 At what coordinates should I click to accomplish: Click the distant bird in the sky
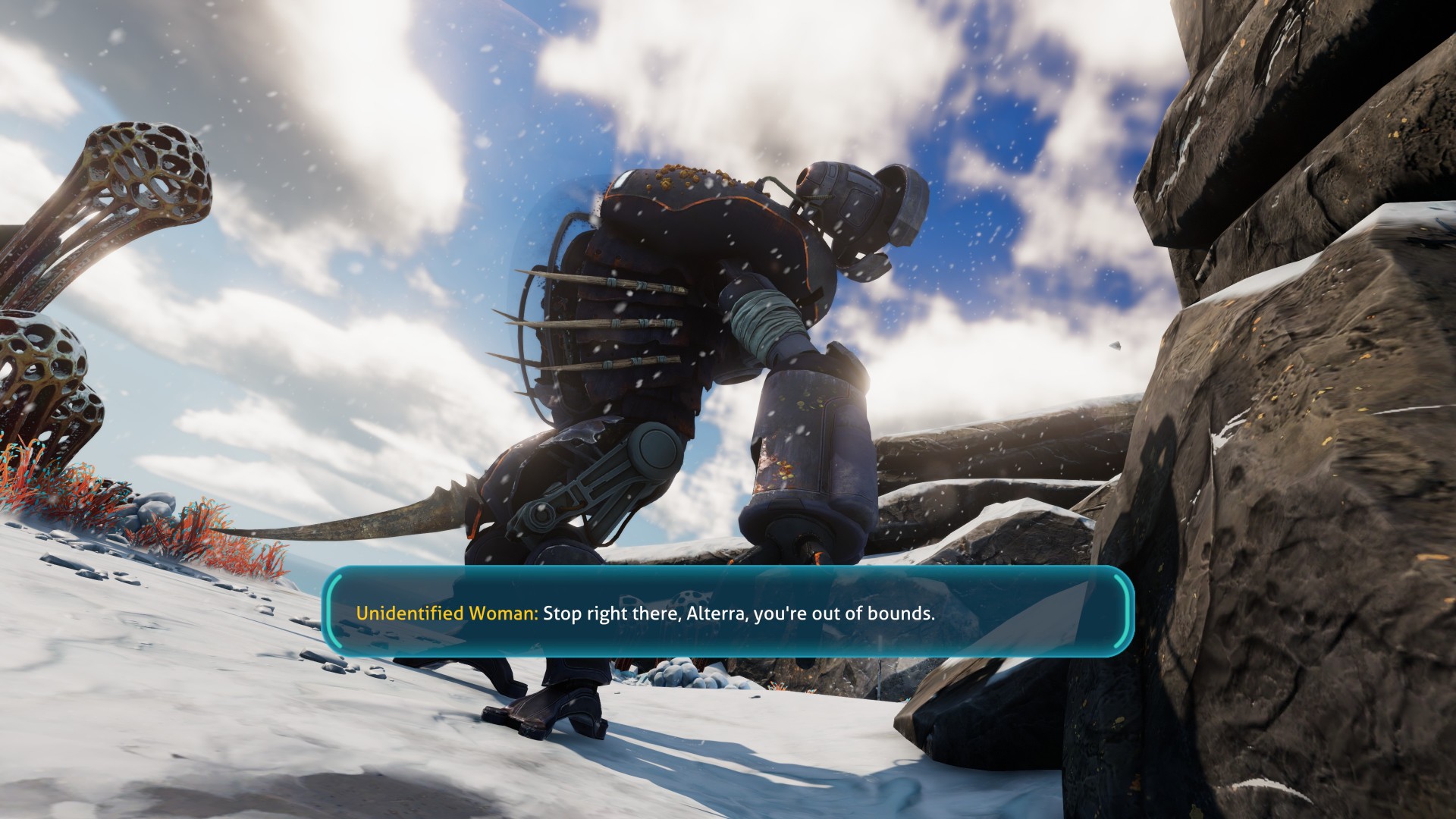tap(1116, 345)
